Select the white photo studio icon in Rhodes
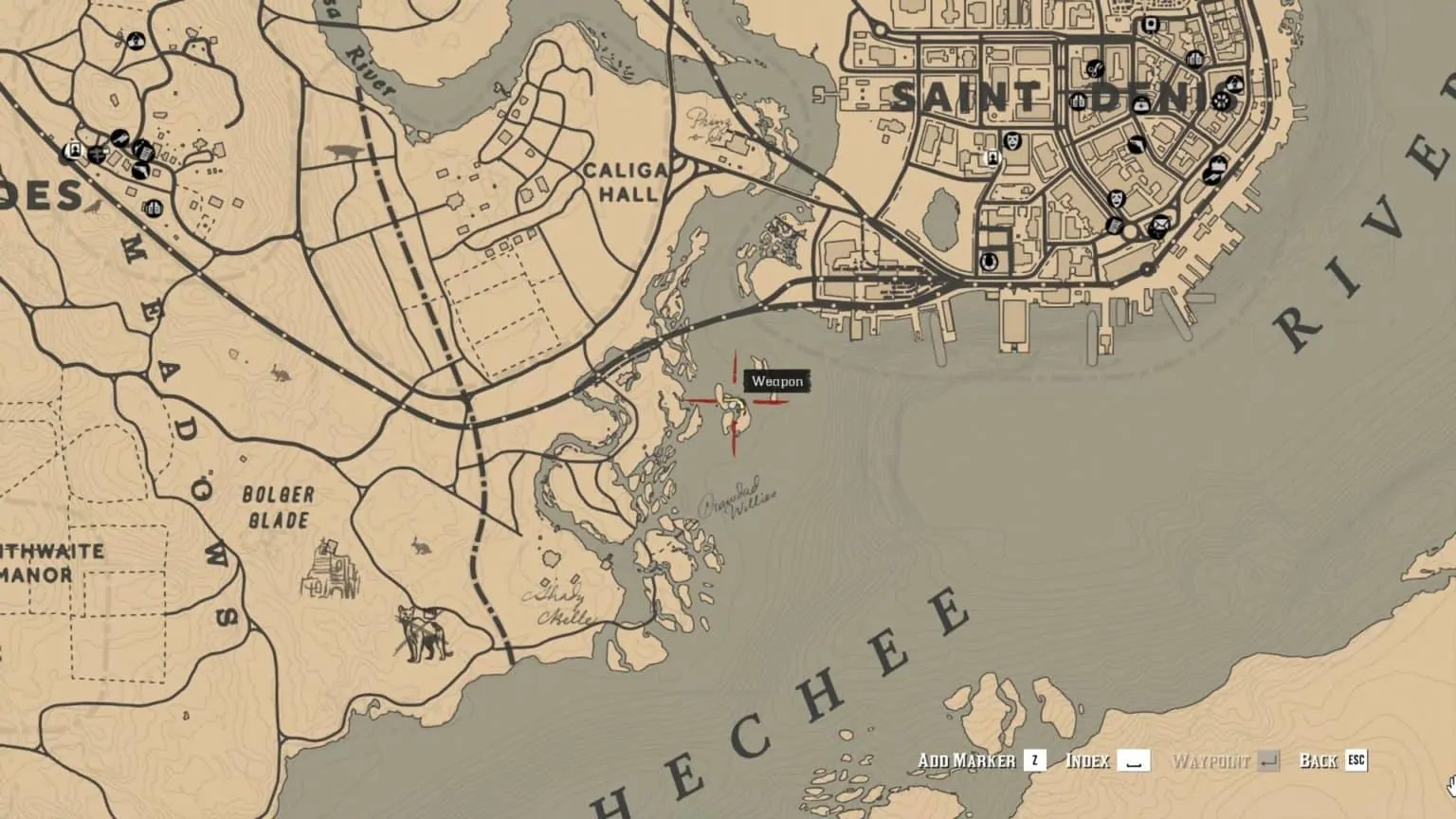The height and width of the screenshot is (819, 1456). click(75, 149)
